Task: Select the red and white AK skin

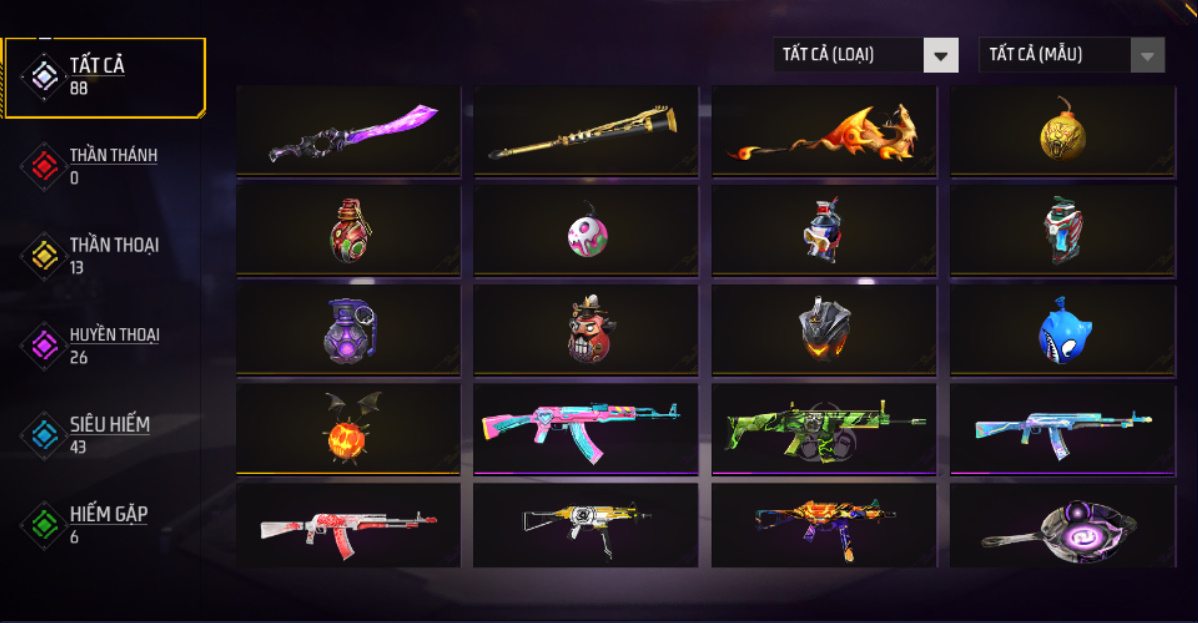Action: pos(349,525)
